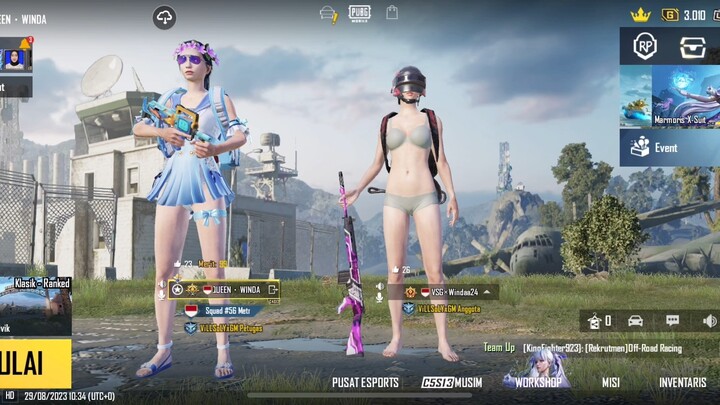Open the Pusat Esports menu
The image size is (720, 405).
(x=365, y=383)
